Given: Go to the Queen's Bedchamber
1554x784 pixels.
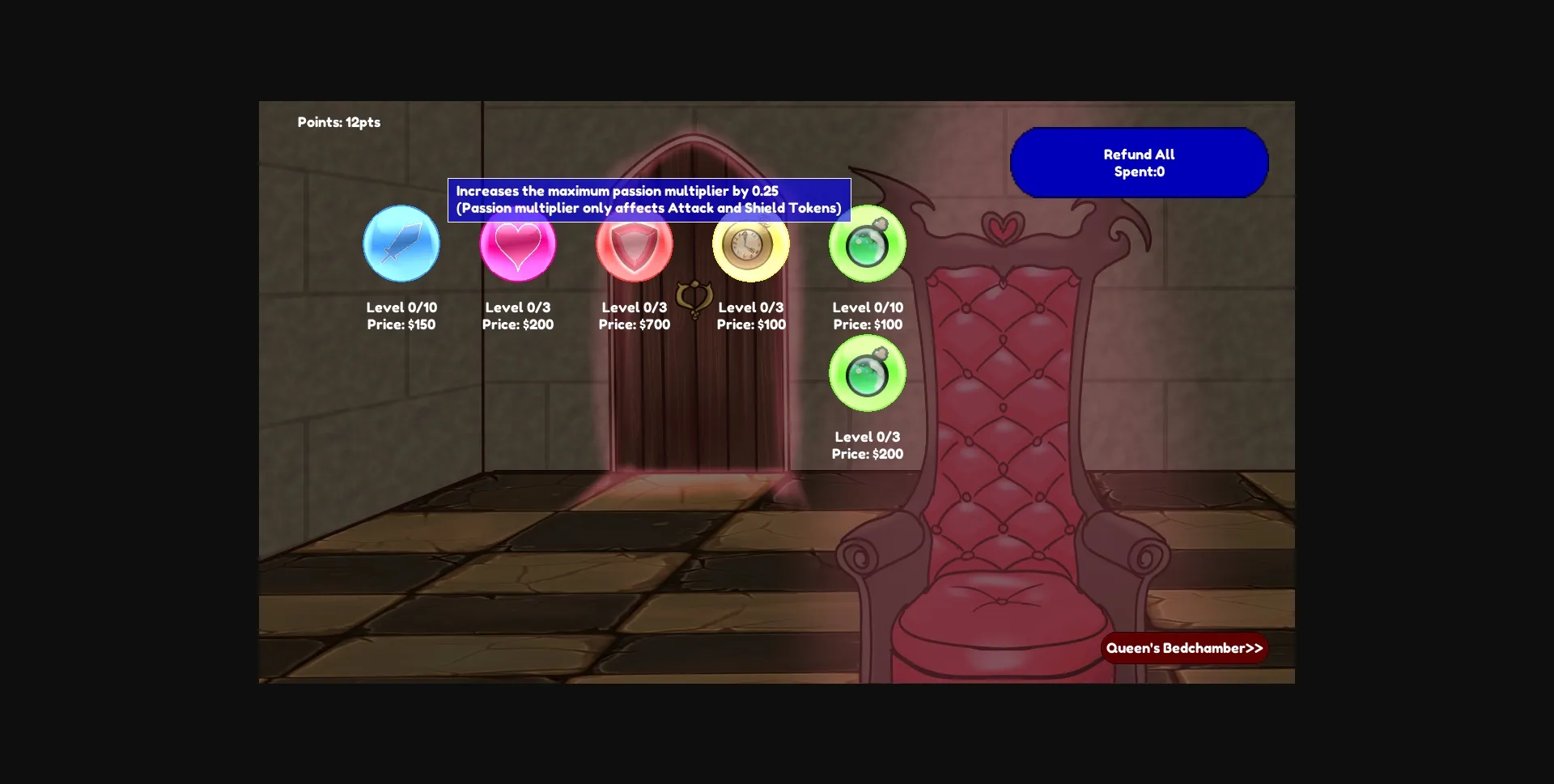Looking at the screenshot, I should [1183, 647].
